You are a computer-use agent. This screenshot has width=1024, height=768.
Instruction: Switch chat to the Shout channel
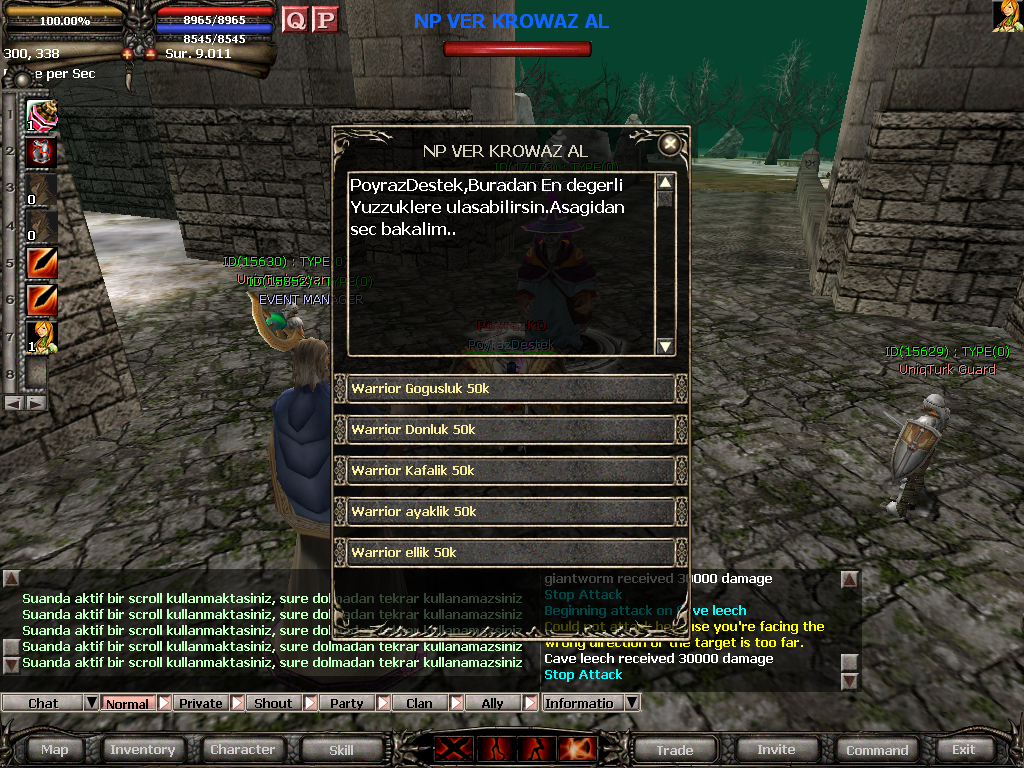(x=273, y=703)
